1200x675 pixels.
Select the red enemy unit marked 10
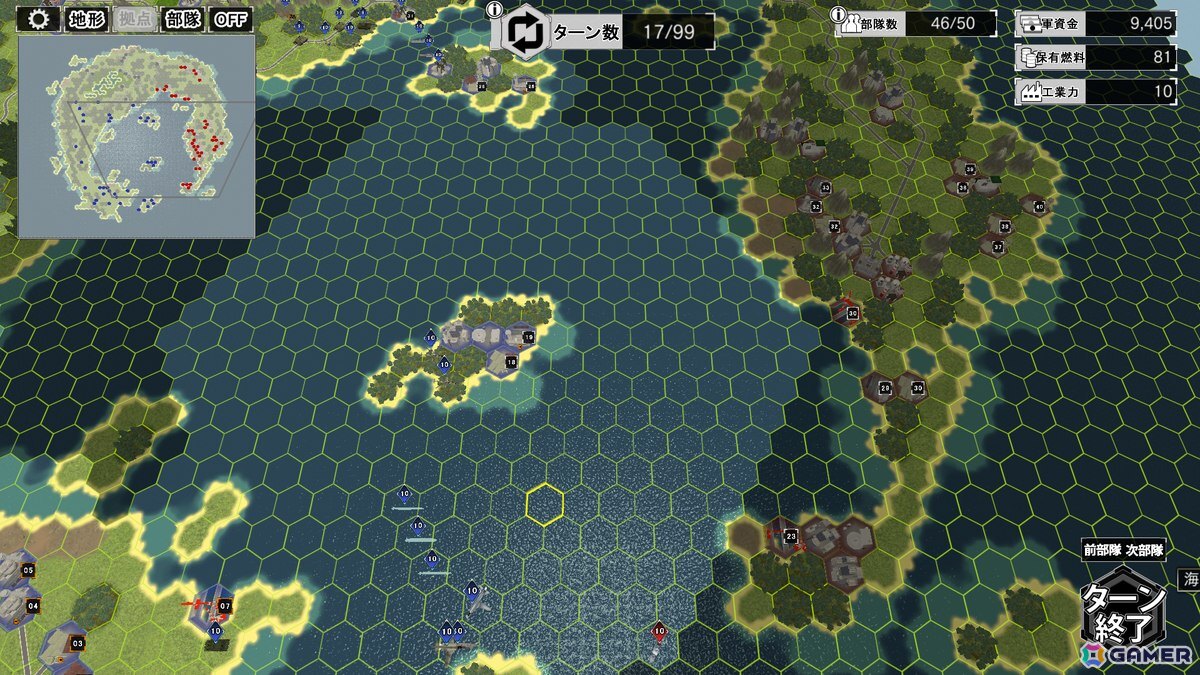[x=659, y=632]
